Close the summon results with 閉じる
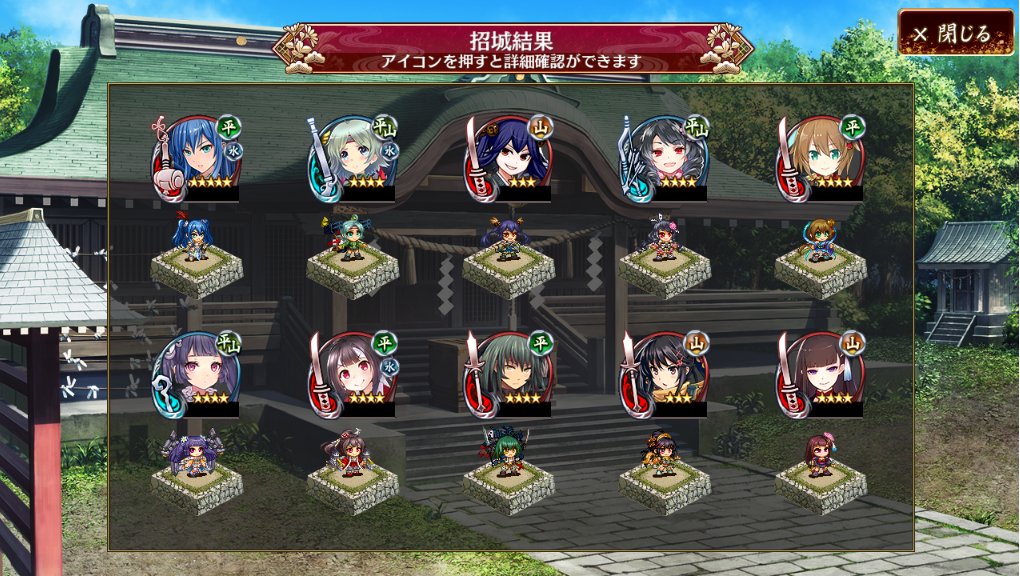 point(957,34)
